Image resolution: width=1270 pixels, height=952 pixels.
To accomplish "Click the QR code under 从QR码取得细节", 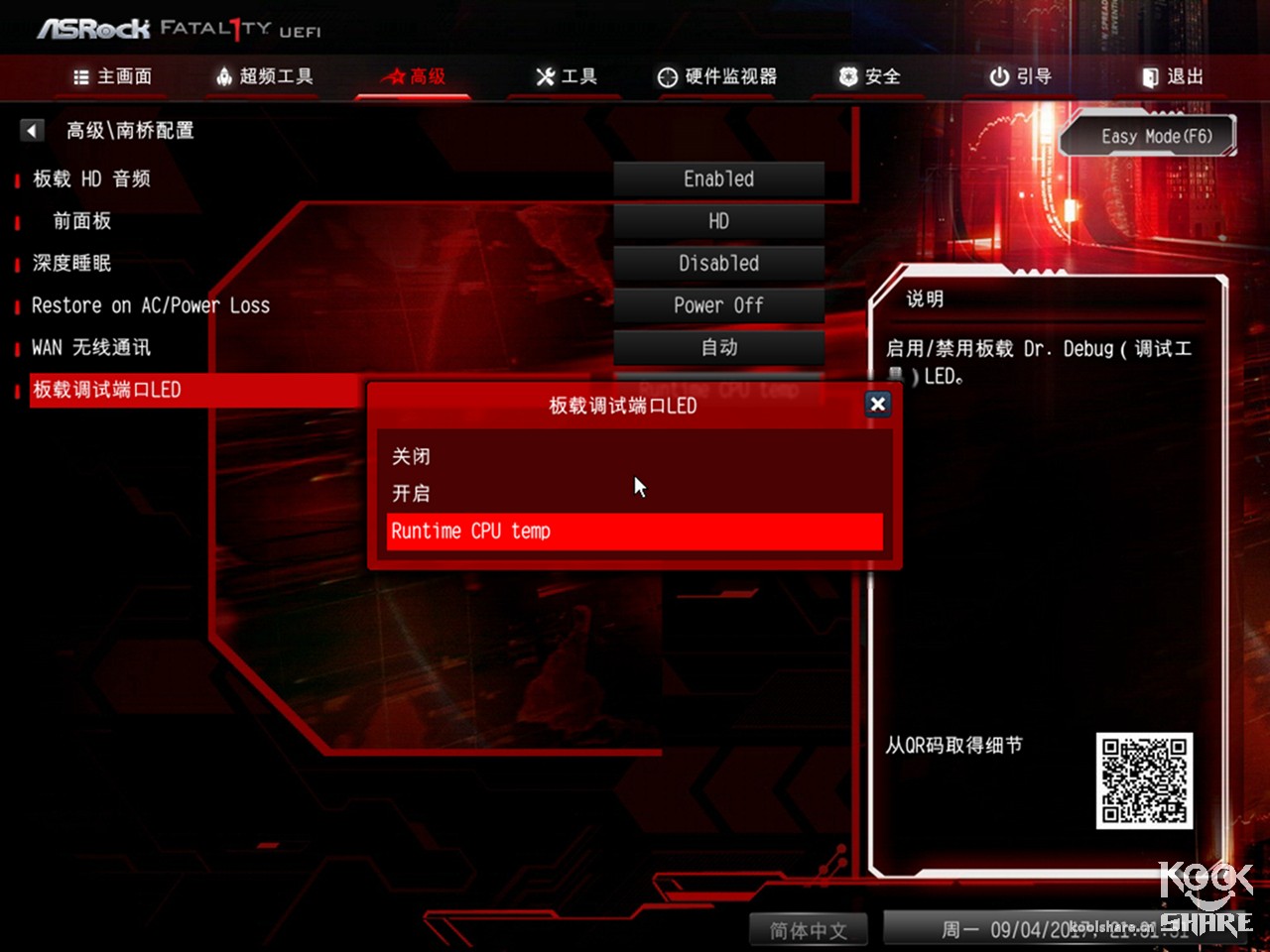I will 1143,780.
